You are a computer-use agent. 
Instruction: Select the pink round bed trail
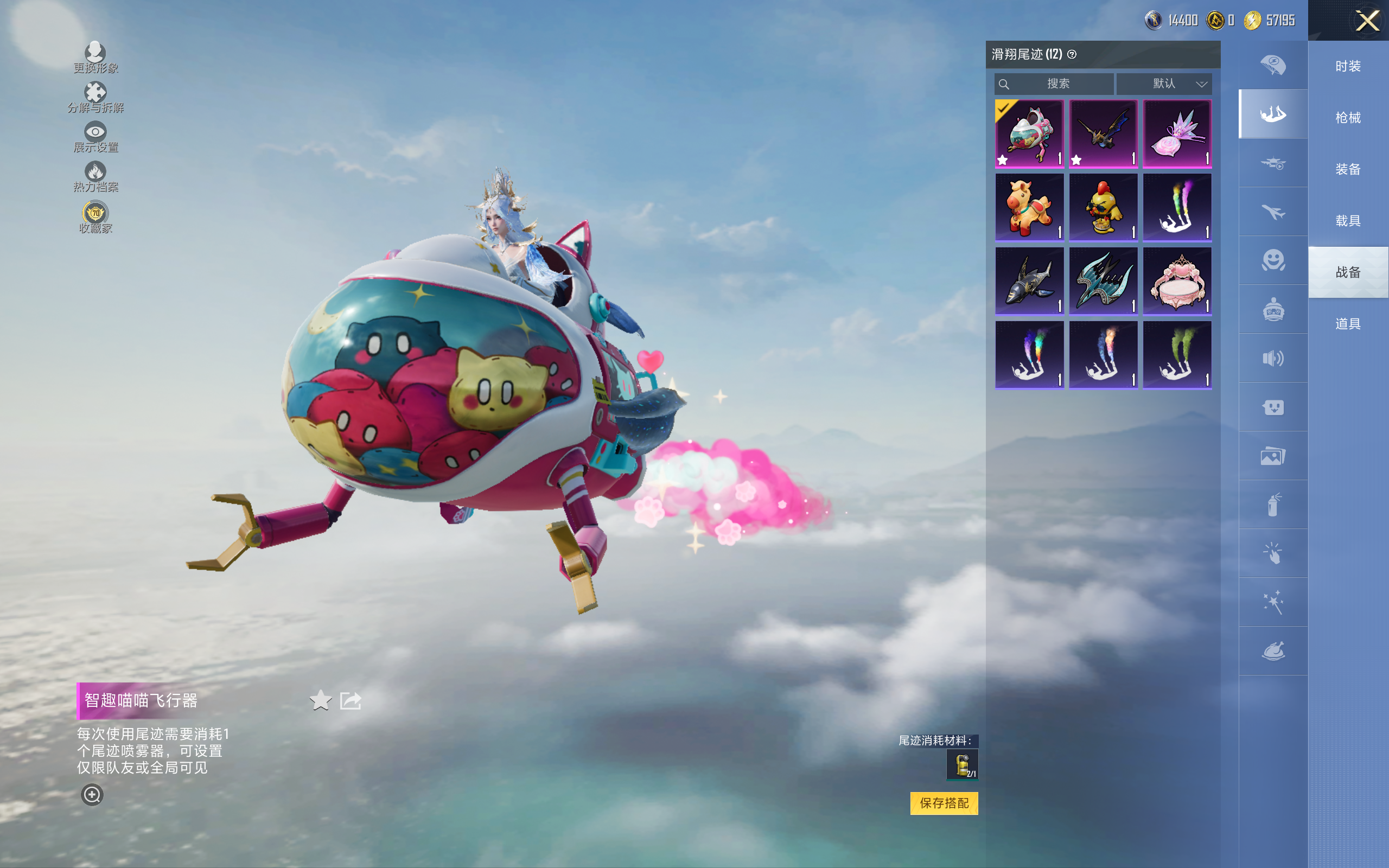(x=1177, y=282)
